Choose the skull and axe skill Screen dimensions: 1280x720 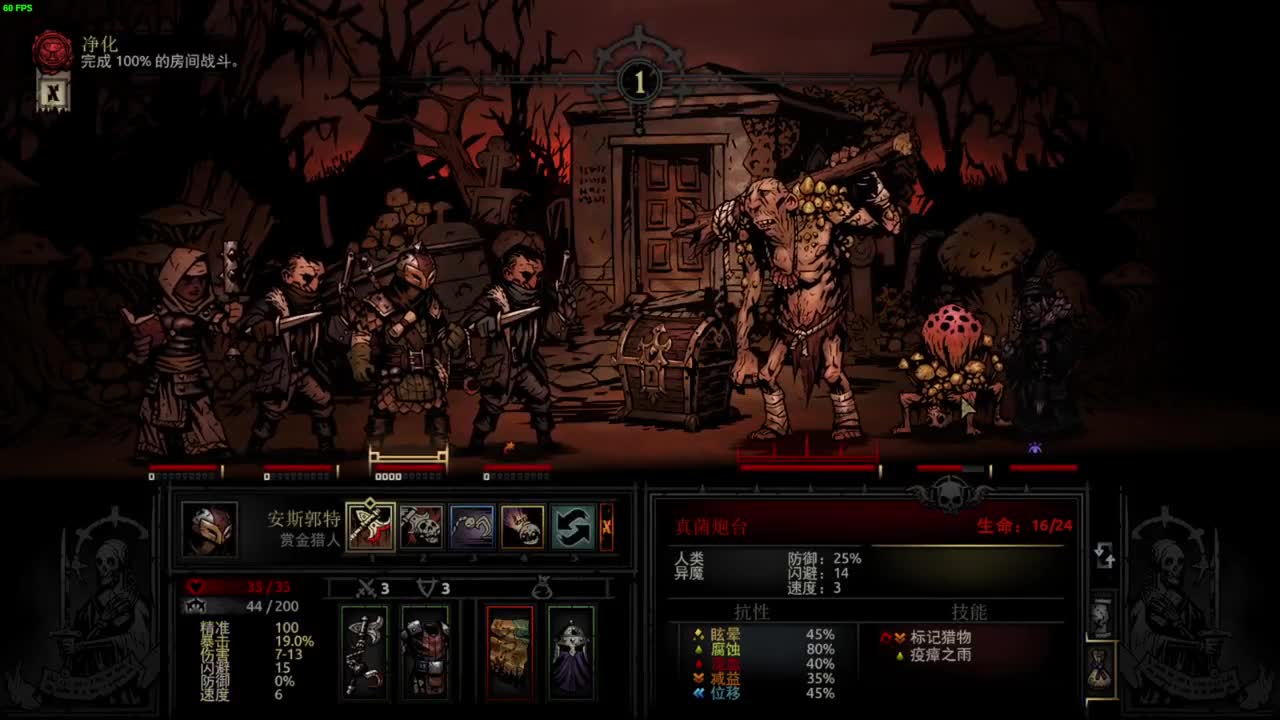pyautogui.click(x=421, y=526)
